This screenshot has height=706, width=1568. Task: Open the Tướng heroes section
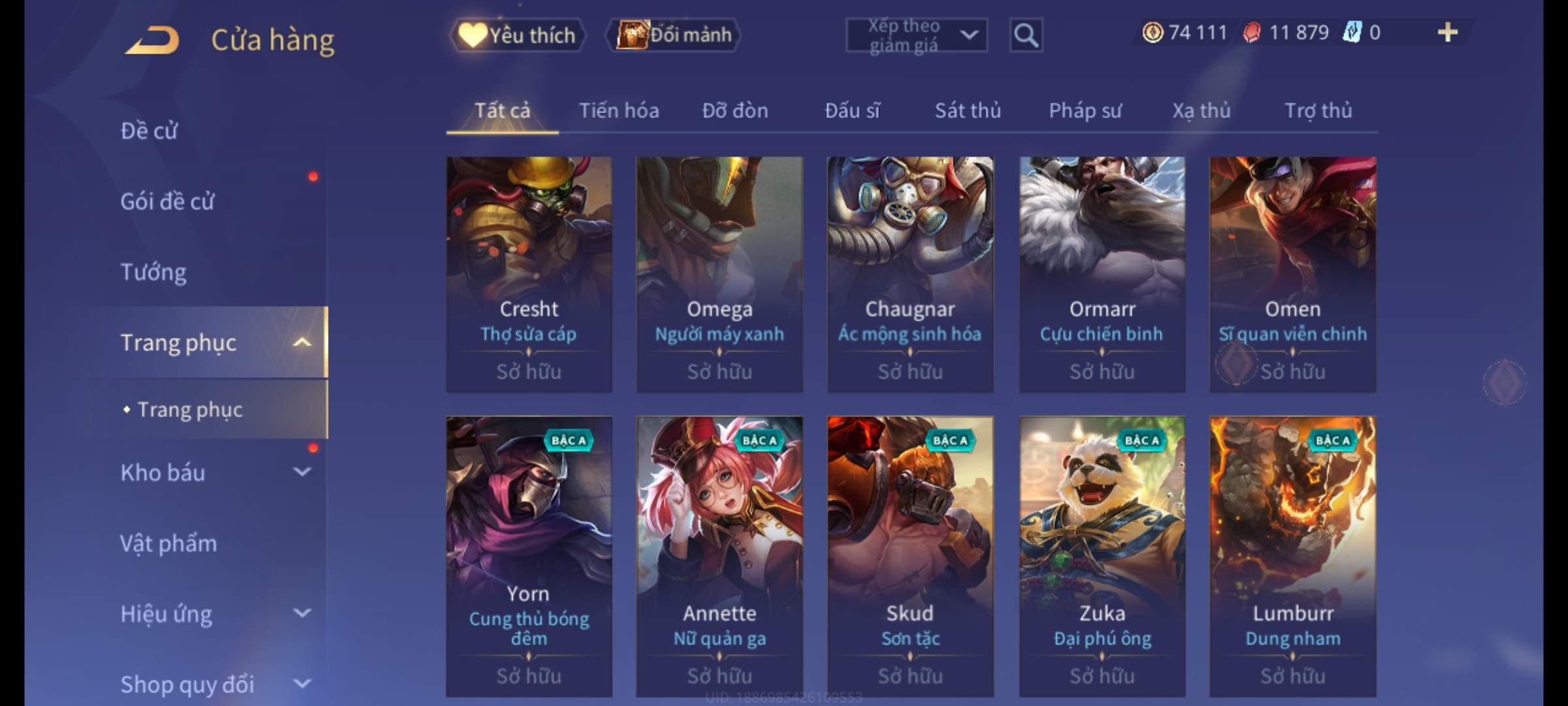click(x=154, y=272)
